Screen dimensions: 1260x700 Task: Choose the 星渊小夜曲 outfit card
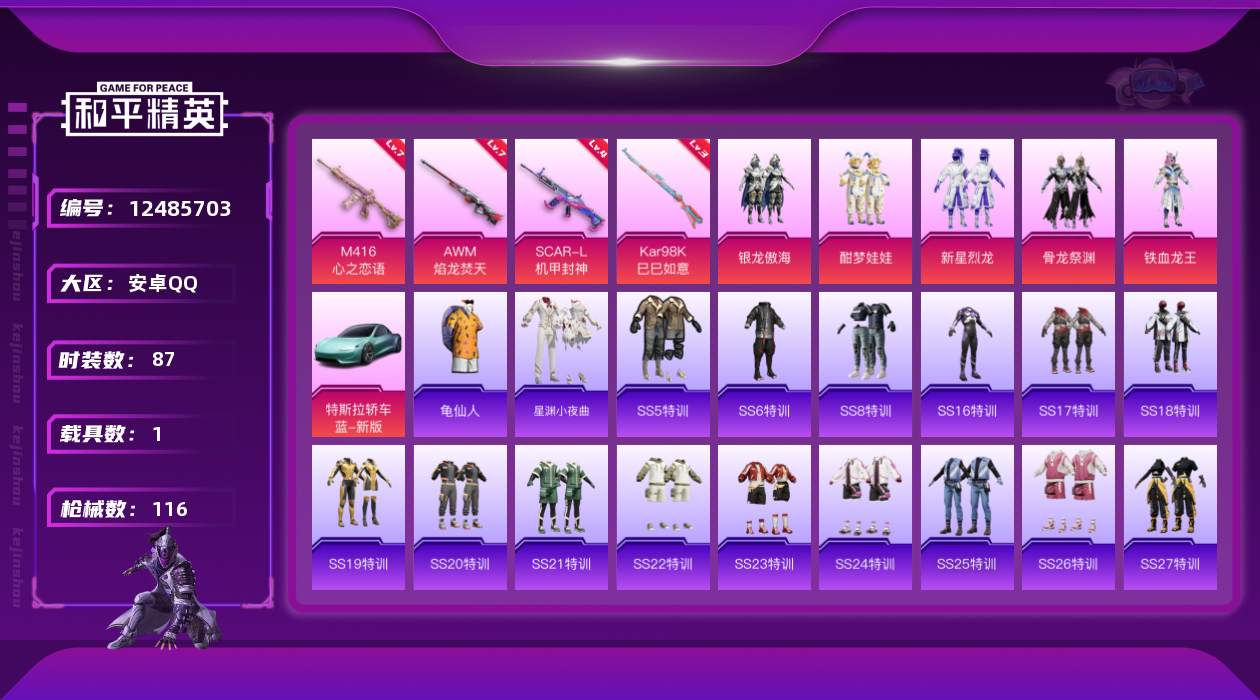(x=561, y=364)
